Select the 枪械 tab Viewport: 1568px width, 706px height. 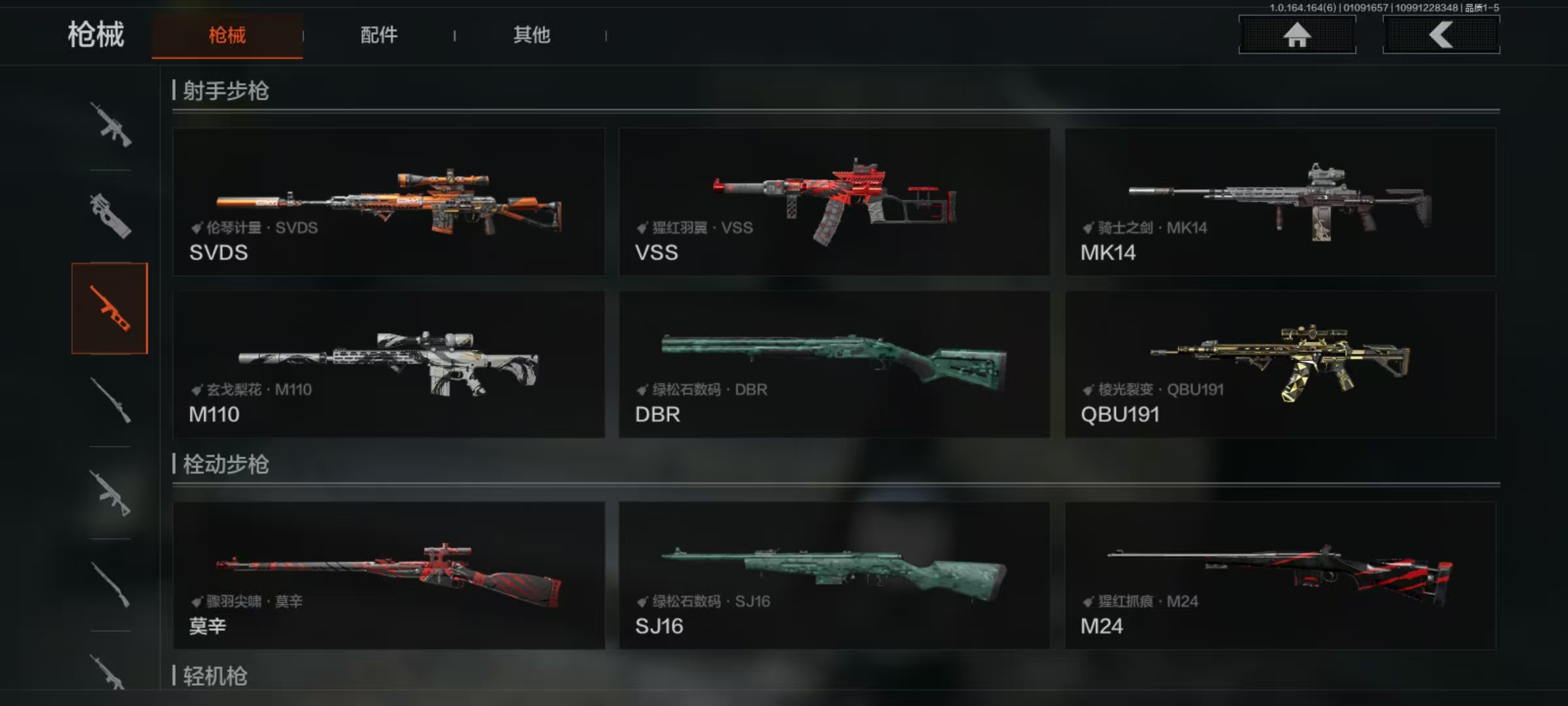(227, 35)
